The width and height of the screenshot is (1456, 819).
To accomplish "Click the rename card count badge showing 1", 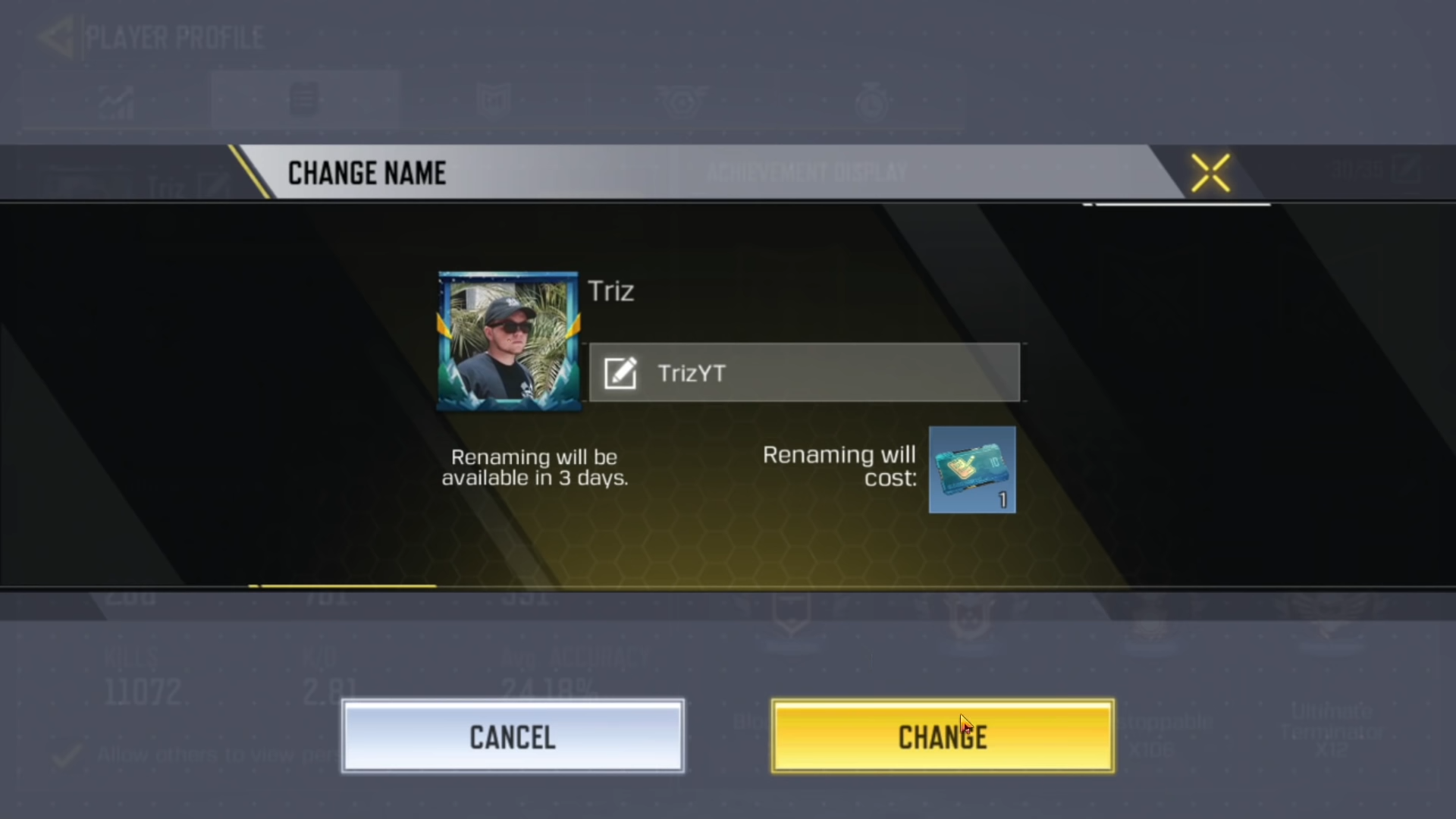I will pos(1001,500).
